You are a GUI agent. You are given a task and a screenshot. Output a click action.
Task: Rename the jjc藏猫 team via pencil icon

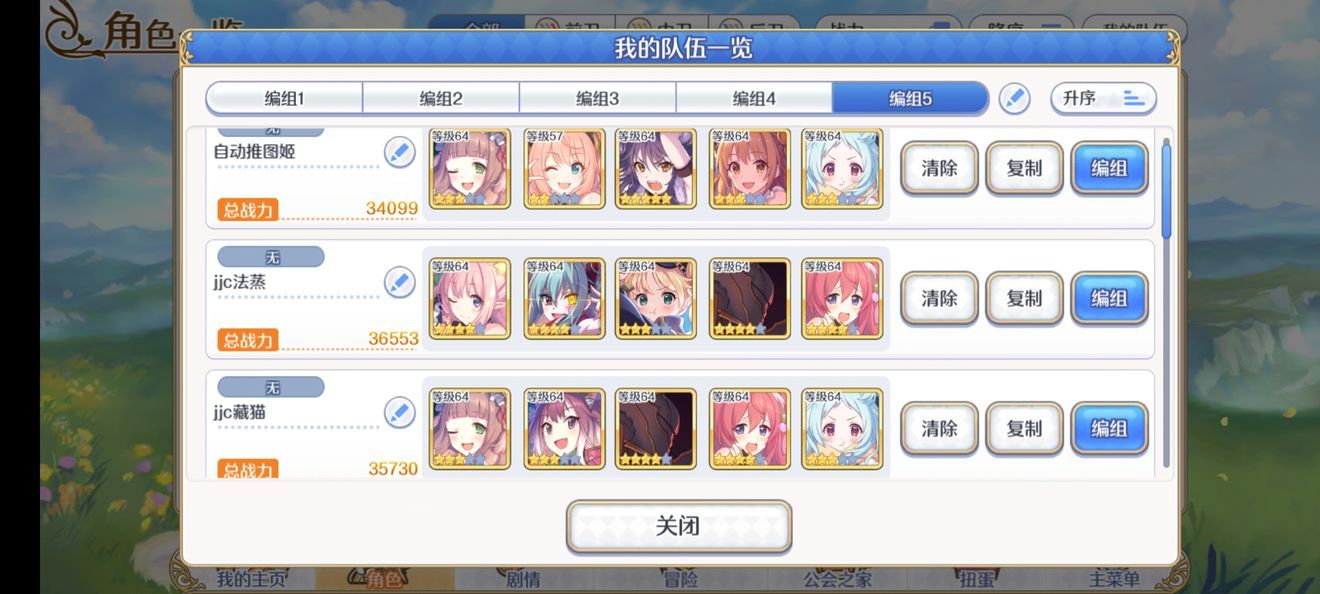(x=399, y=413)
